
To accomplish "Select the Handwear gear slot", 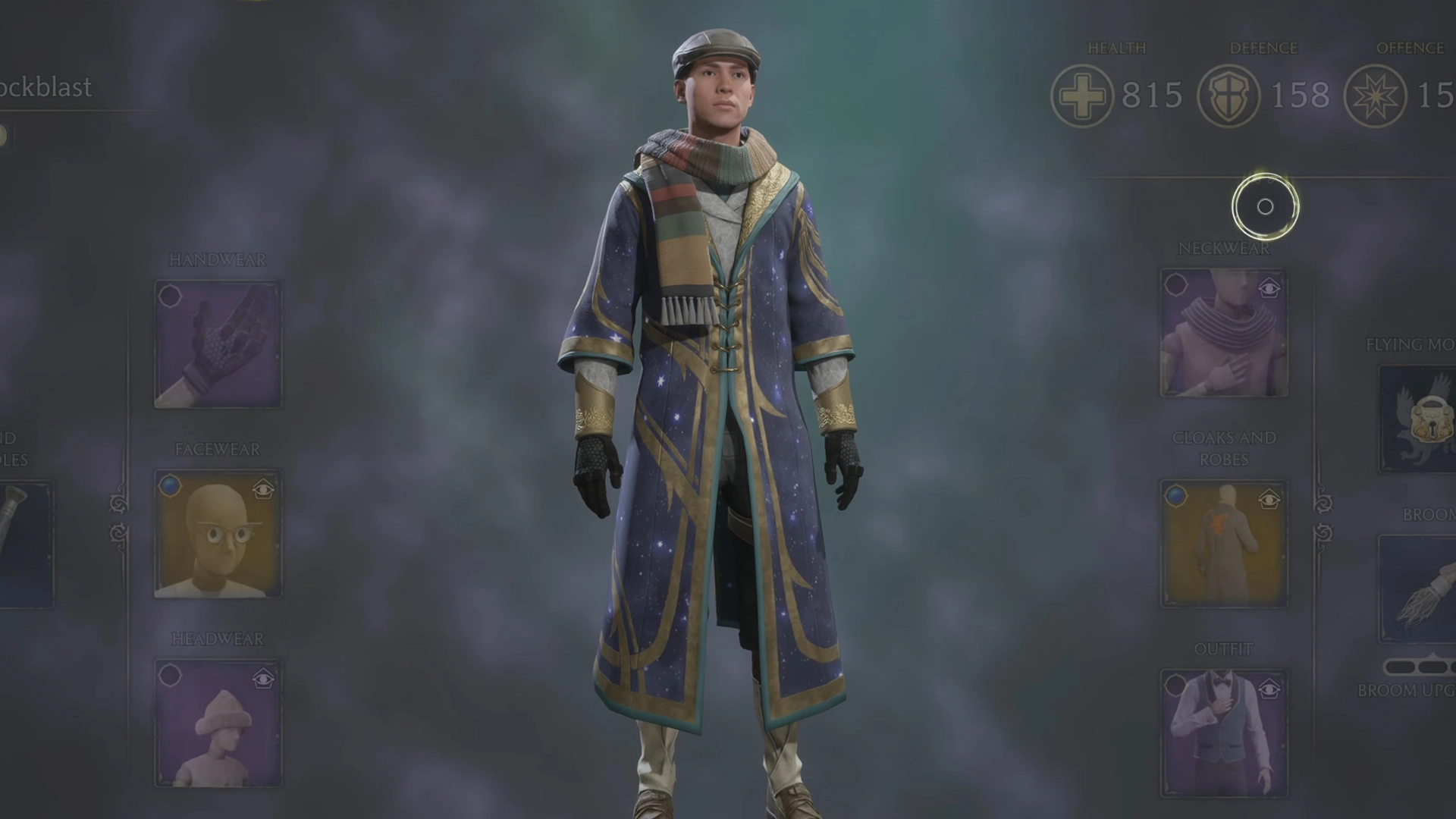I will [217, 344].
